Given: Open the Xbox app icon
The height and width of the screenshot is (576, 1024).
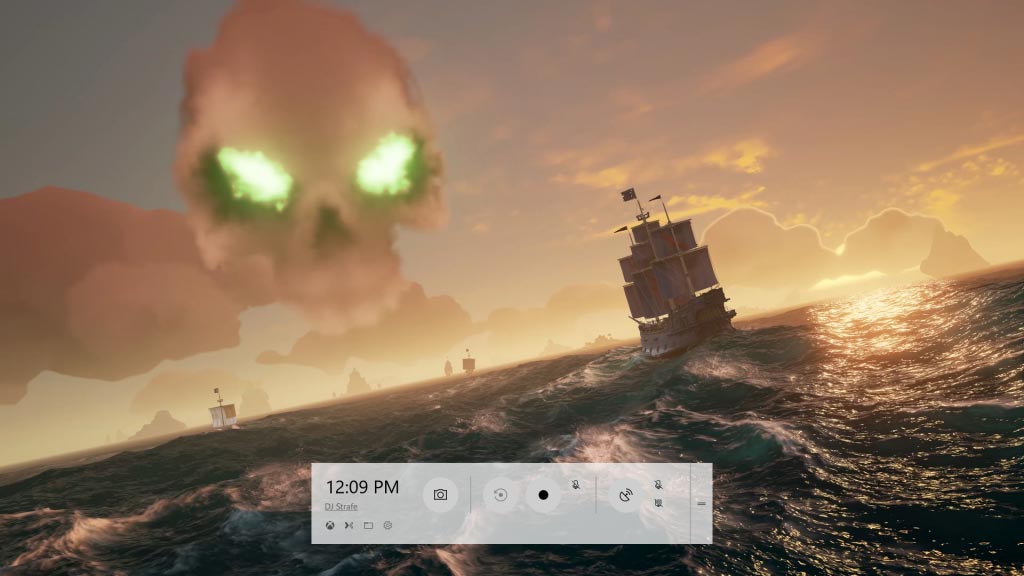Looking at the screenshot, I should click(330, 525).
